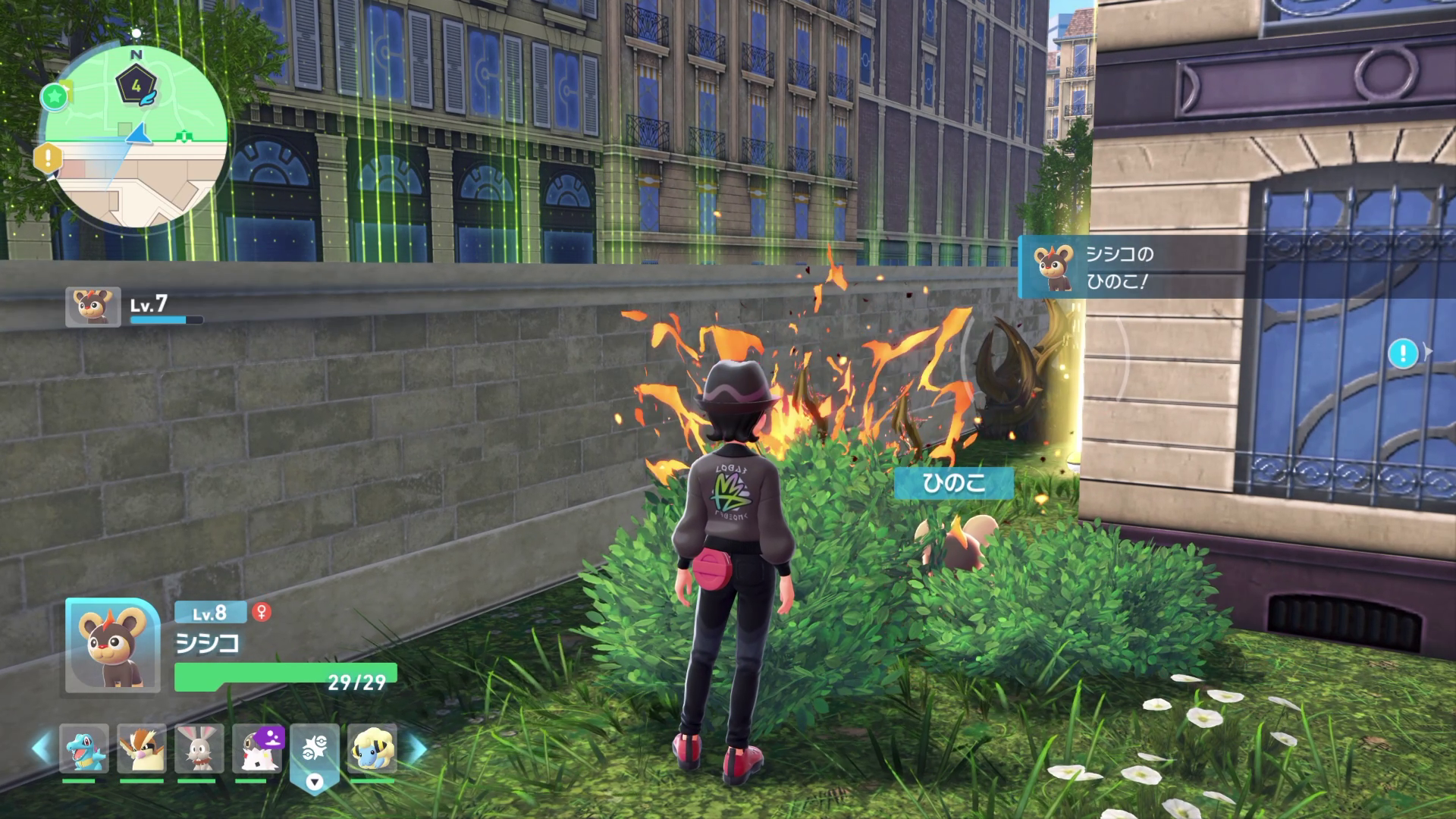Pick the Spewpa party slot
The image size is (1456, 819).
(257, 748)
